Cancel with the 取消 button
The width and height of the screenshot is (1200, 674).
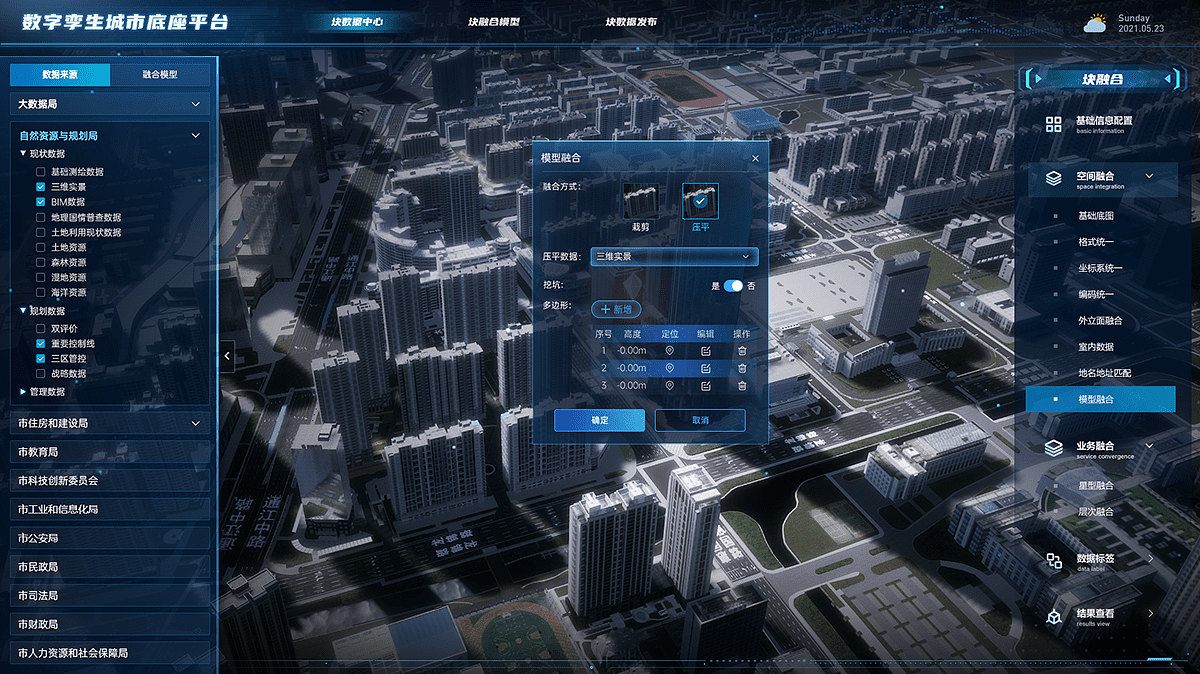(x=700, y=420)
